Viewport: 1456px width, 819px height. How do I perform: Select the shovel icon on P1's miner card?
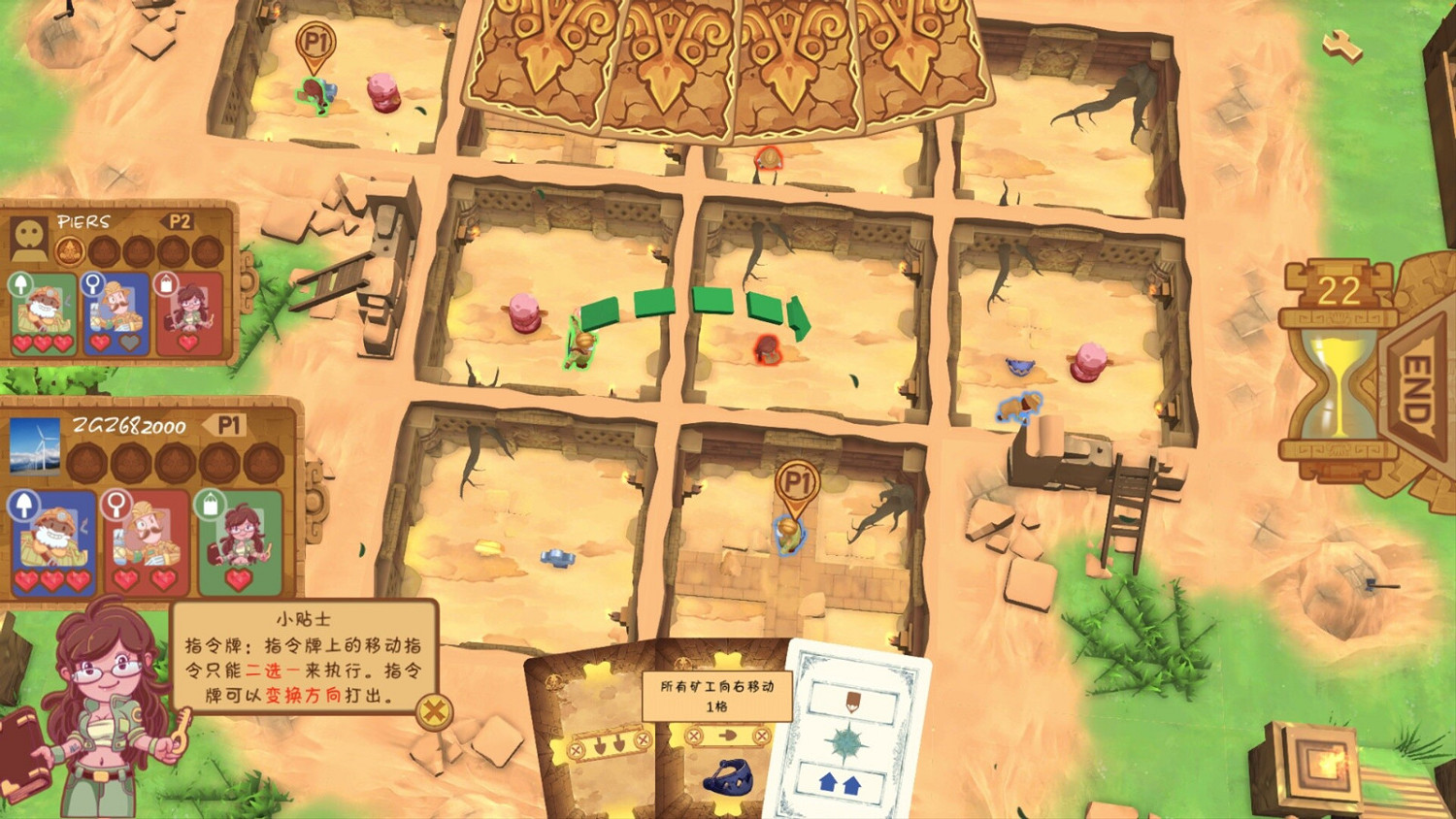[25, 506]
